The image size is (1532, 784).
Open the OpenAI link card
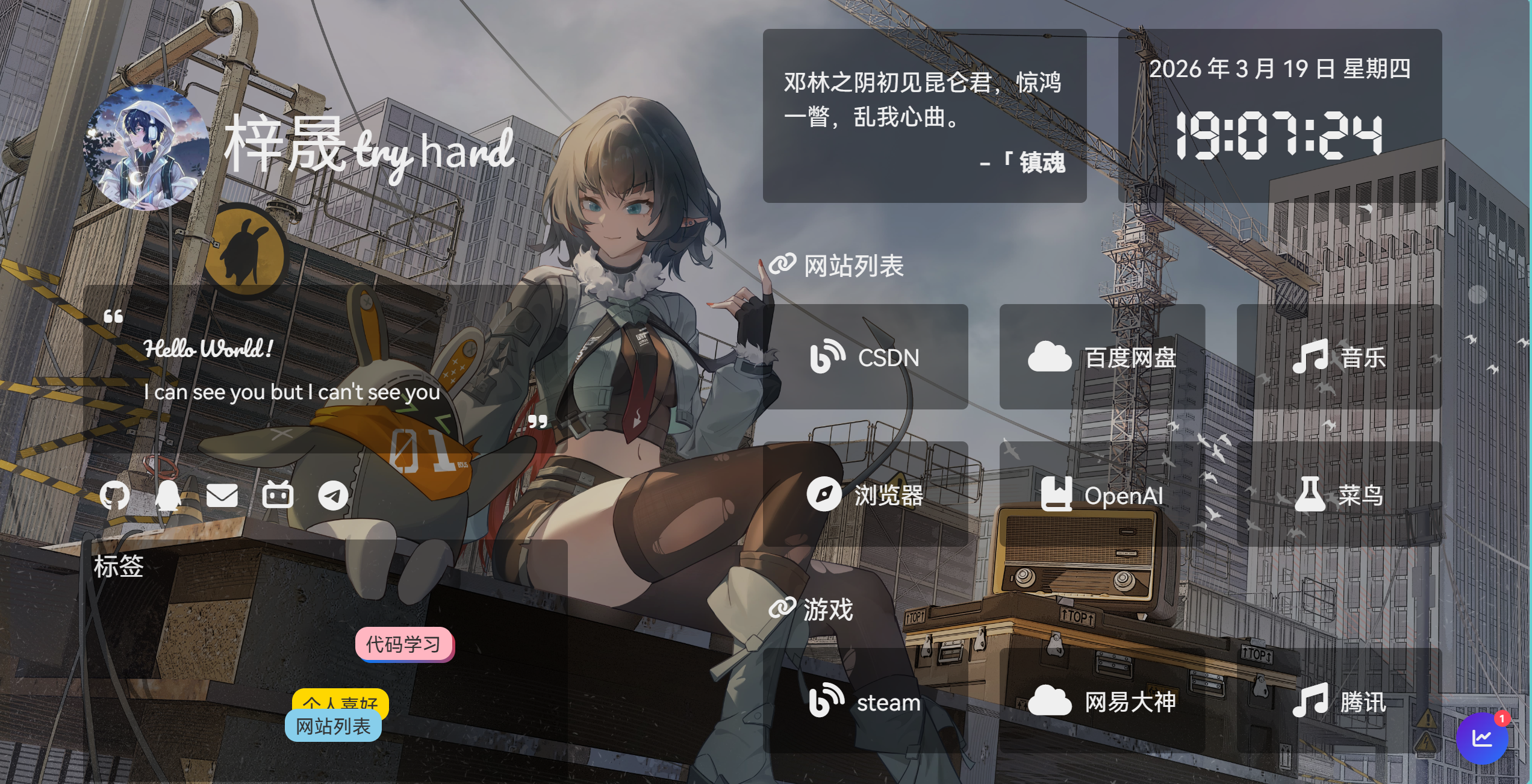(x=1102, y=495)
